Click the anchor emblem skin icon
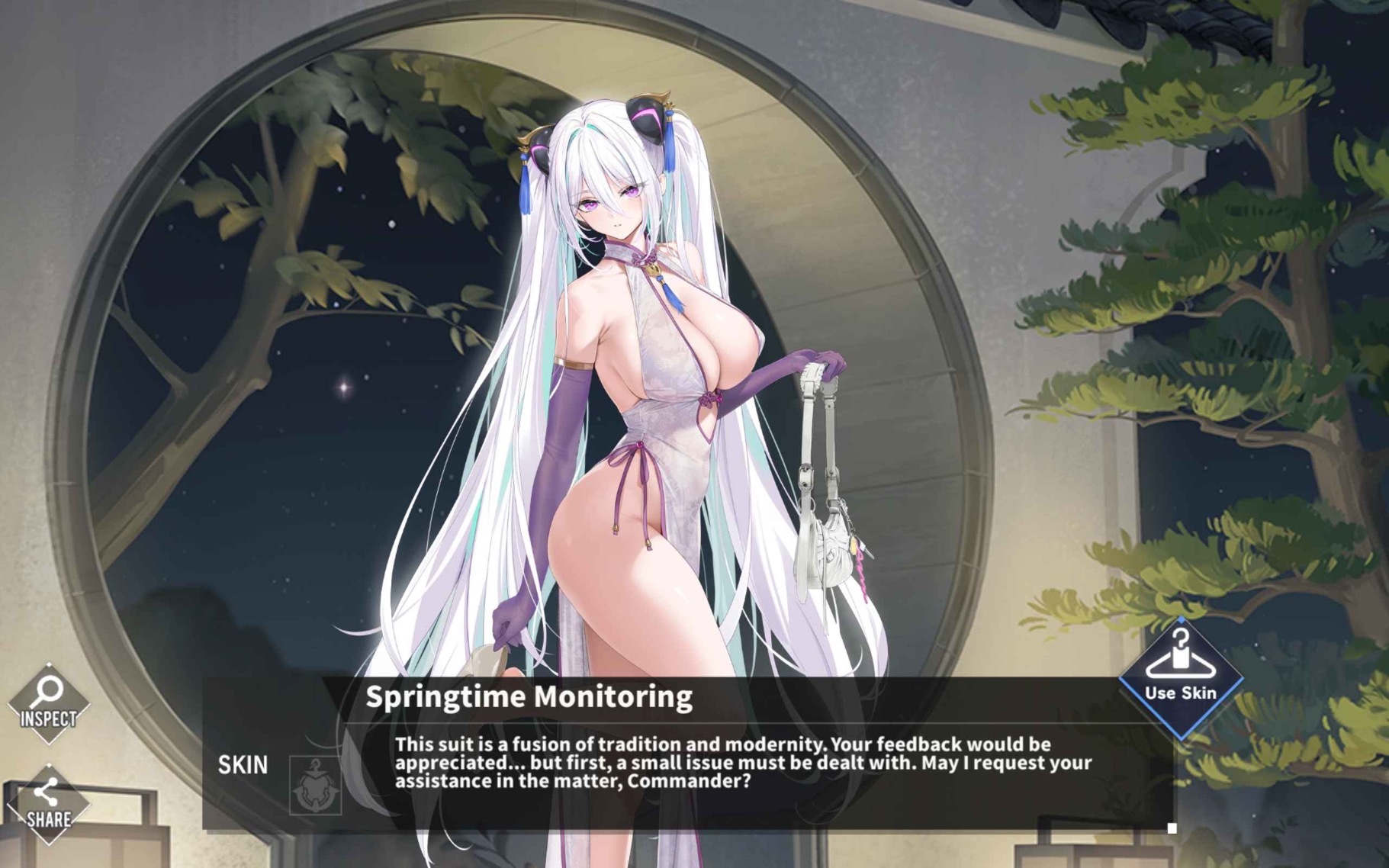The height and width of the screenshot is (868, 1389). [315, 786]
